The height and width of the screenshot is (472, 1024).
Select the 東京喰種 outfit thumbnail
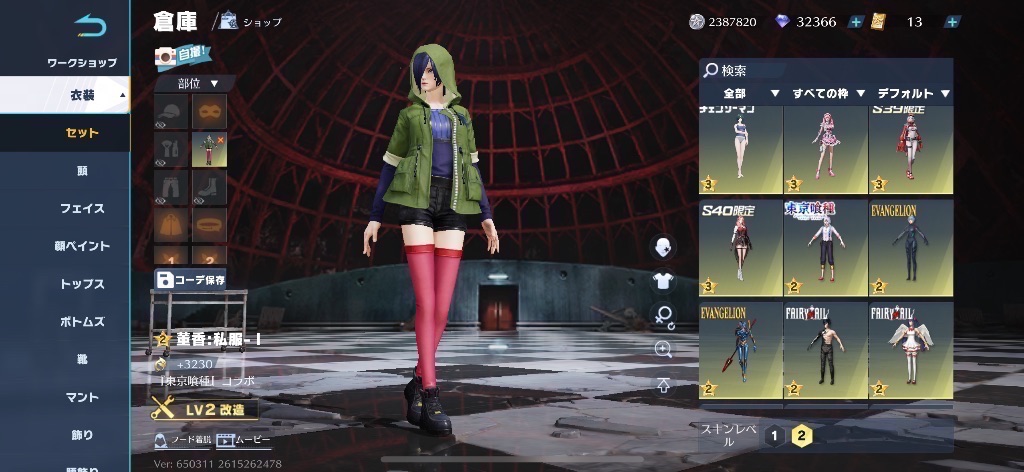point(825,247)
